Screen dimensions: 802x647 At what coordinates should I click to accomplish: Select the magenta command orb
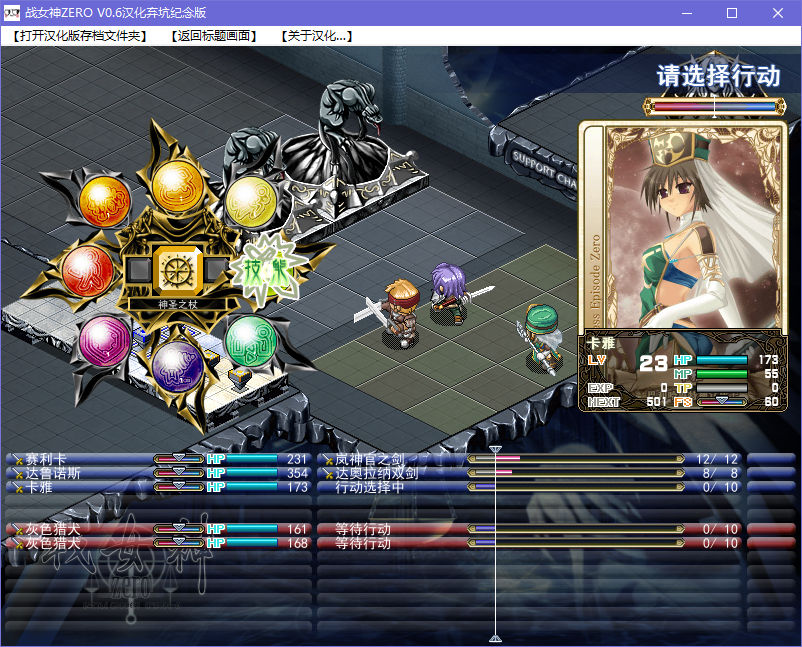click(104, 340)
